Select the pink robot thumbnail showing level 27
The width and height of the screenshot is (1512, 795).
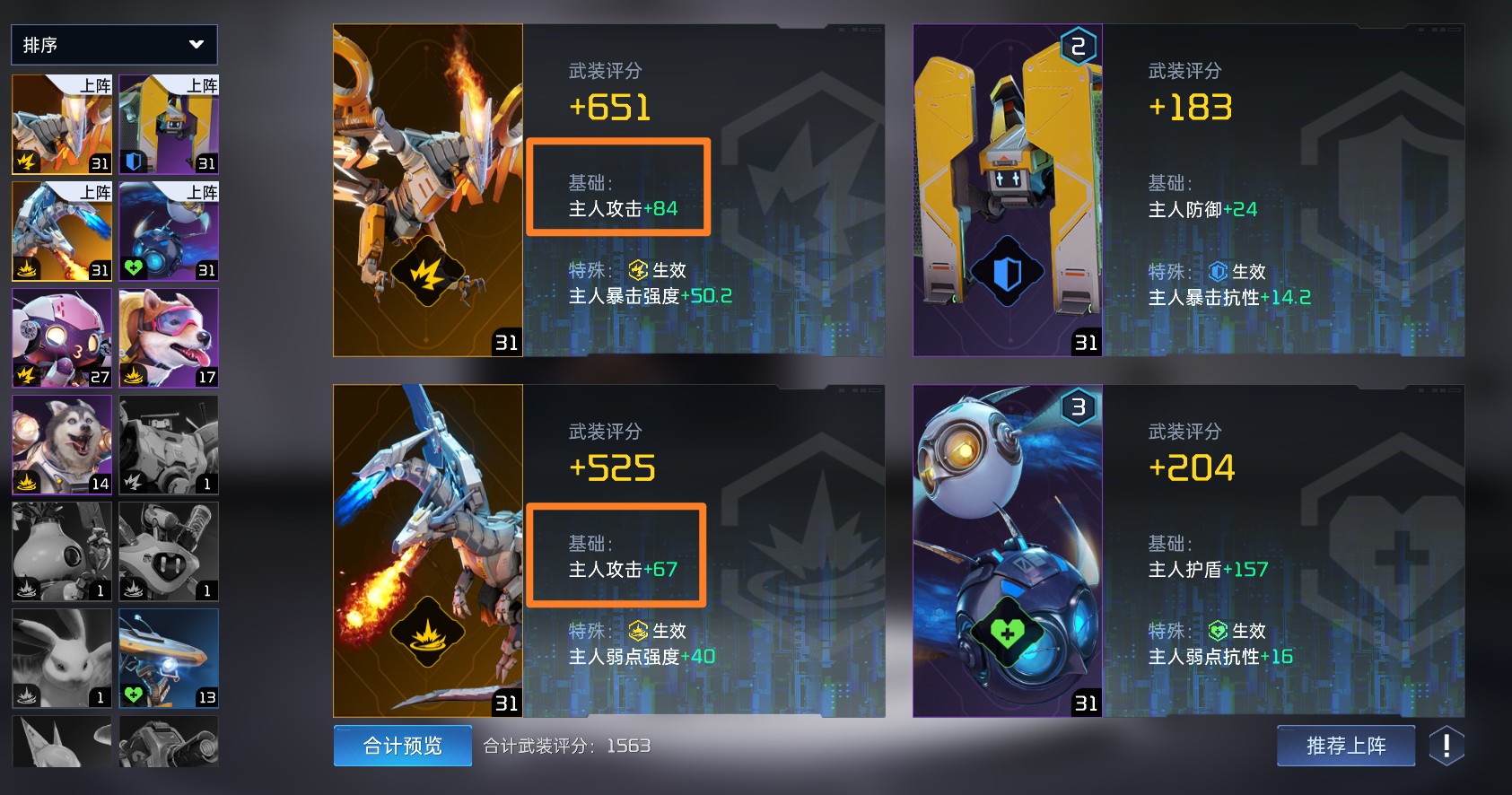pyautogui.click(x=60, y=338)
